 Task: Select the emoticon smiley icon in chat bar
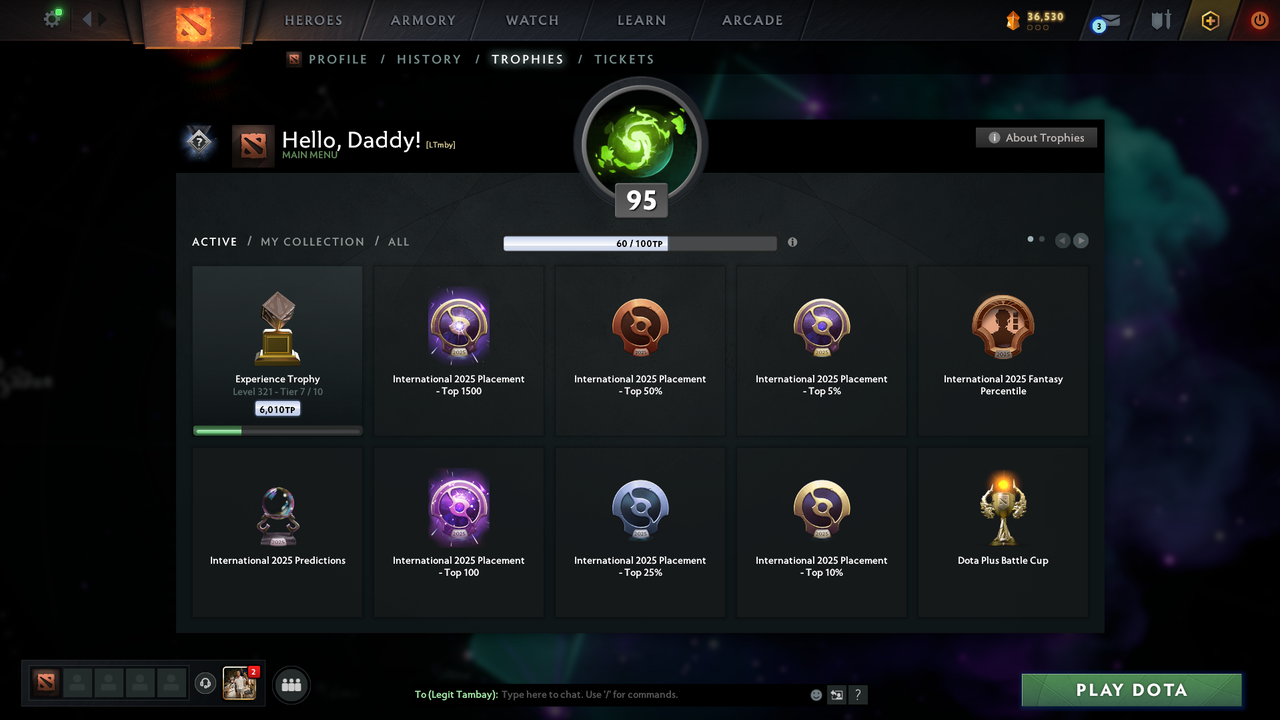point(816,694)
